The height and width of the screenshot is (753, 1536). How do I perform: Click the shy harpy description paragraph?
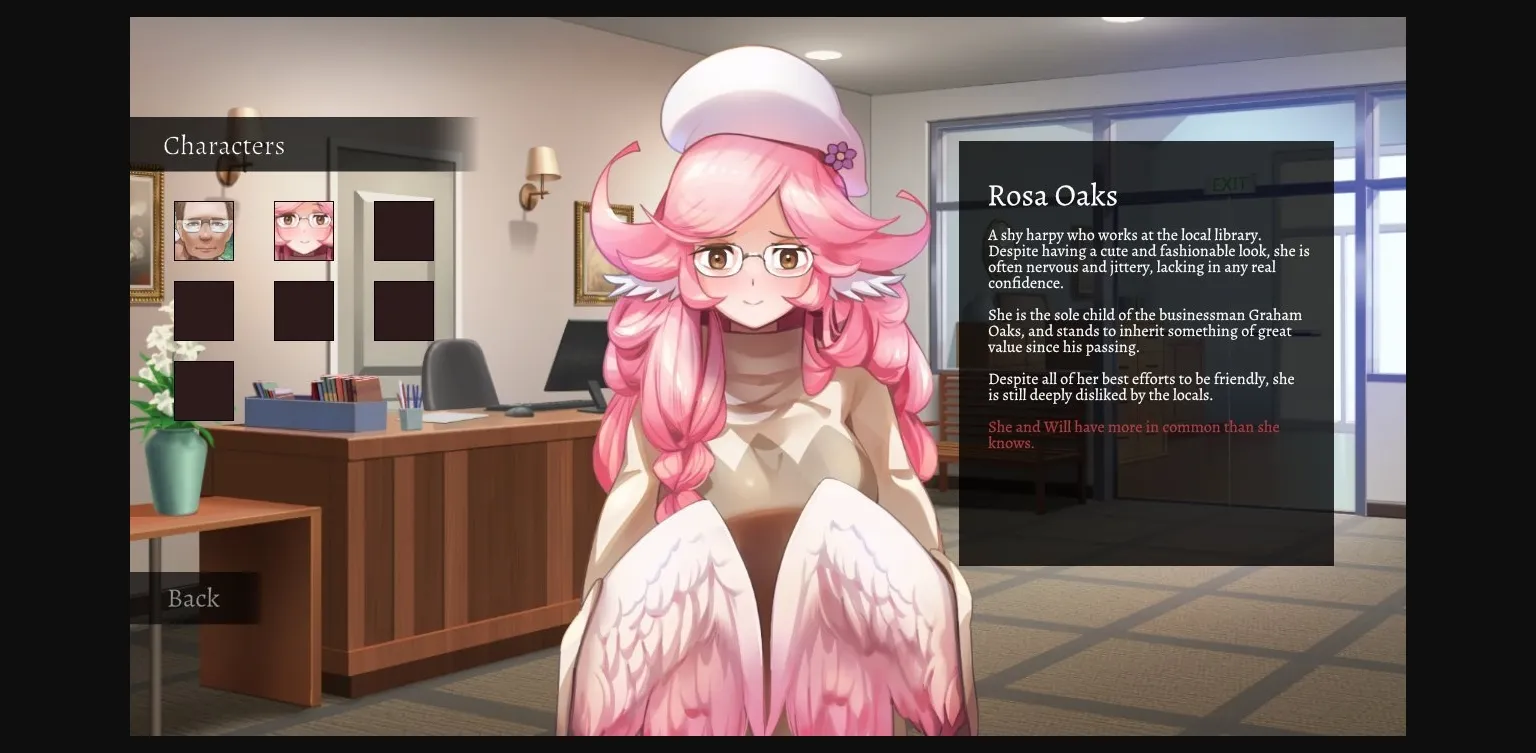pyautogui.click(x=1147, y=259)
